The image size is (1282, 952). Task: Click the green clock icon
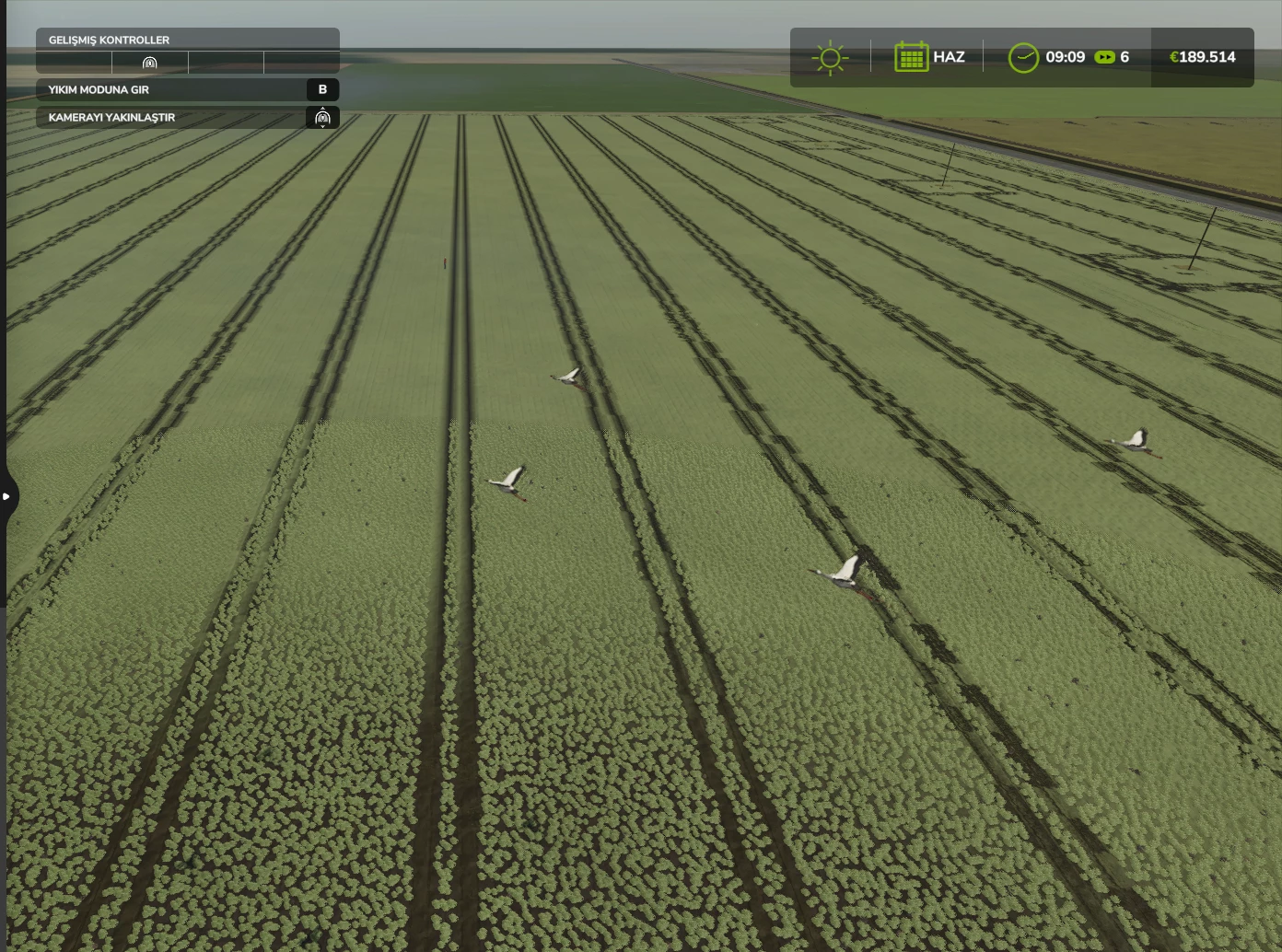(x=1024, y=57)
